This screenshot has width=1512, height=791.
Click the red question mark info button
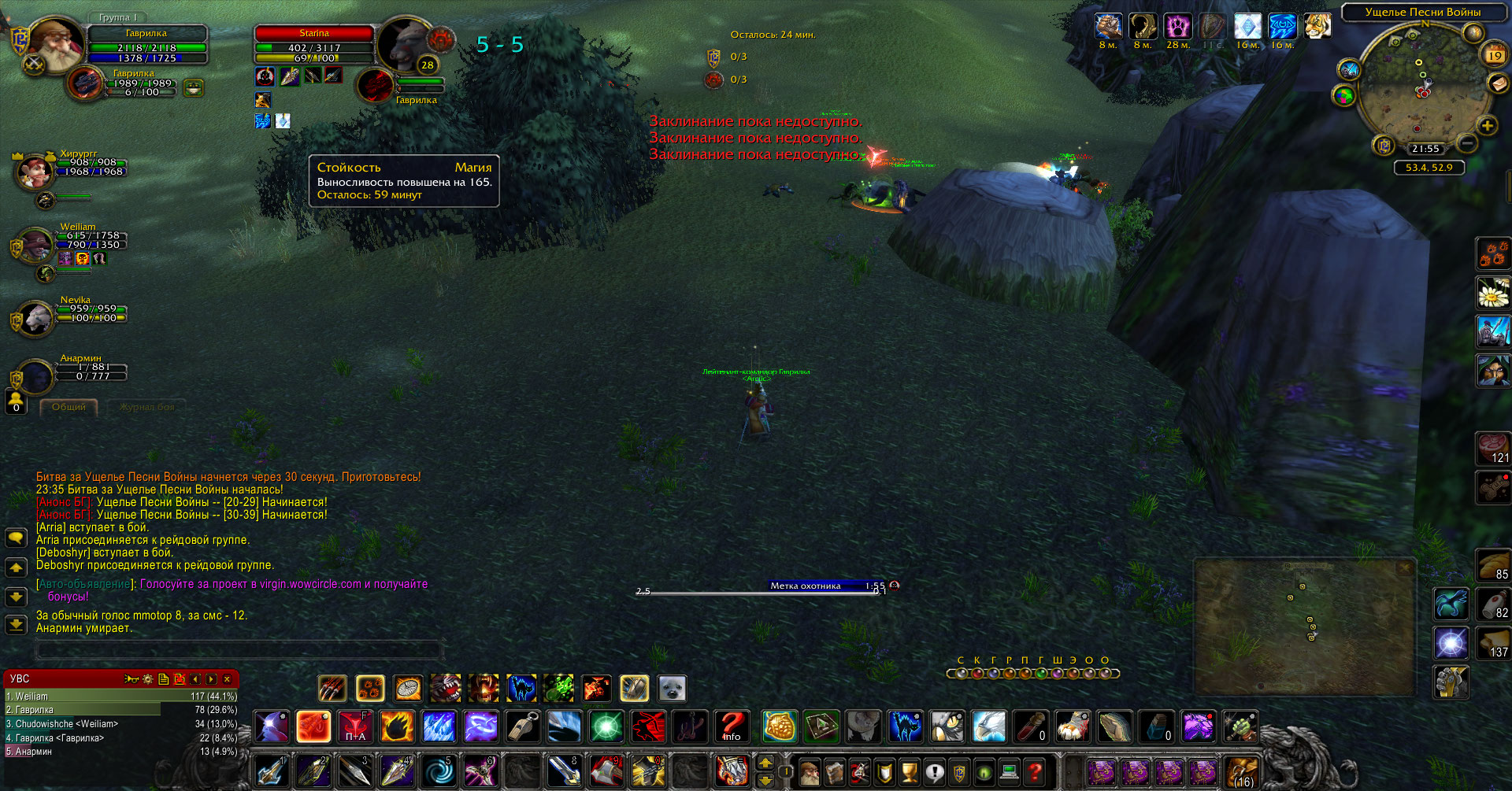[732, 726]
